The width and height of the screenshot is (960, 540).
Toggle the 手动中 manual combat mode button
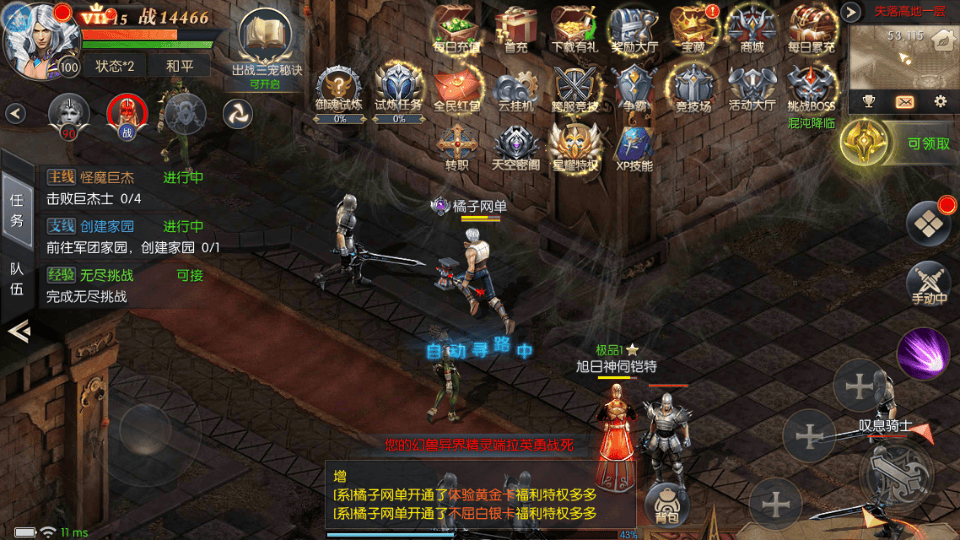928,283
